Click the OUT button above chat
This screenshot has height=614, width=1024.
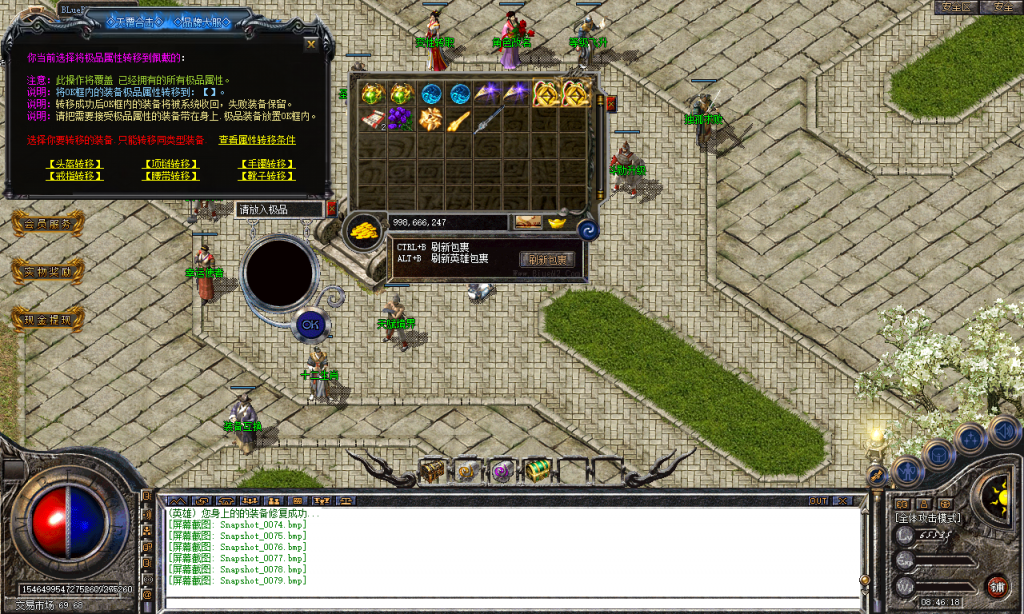[x=818, y=500]
